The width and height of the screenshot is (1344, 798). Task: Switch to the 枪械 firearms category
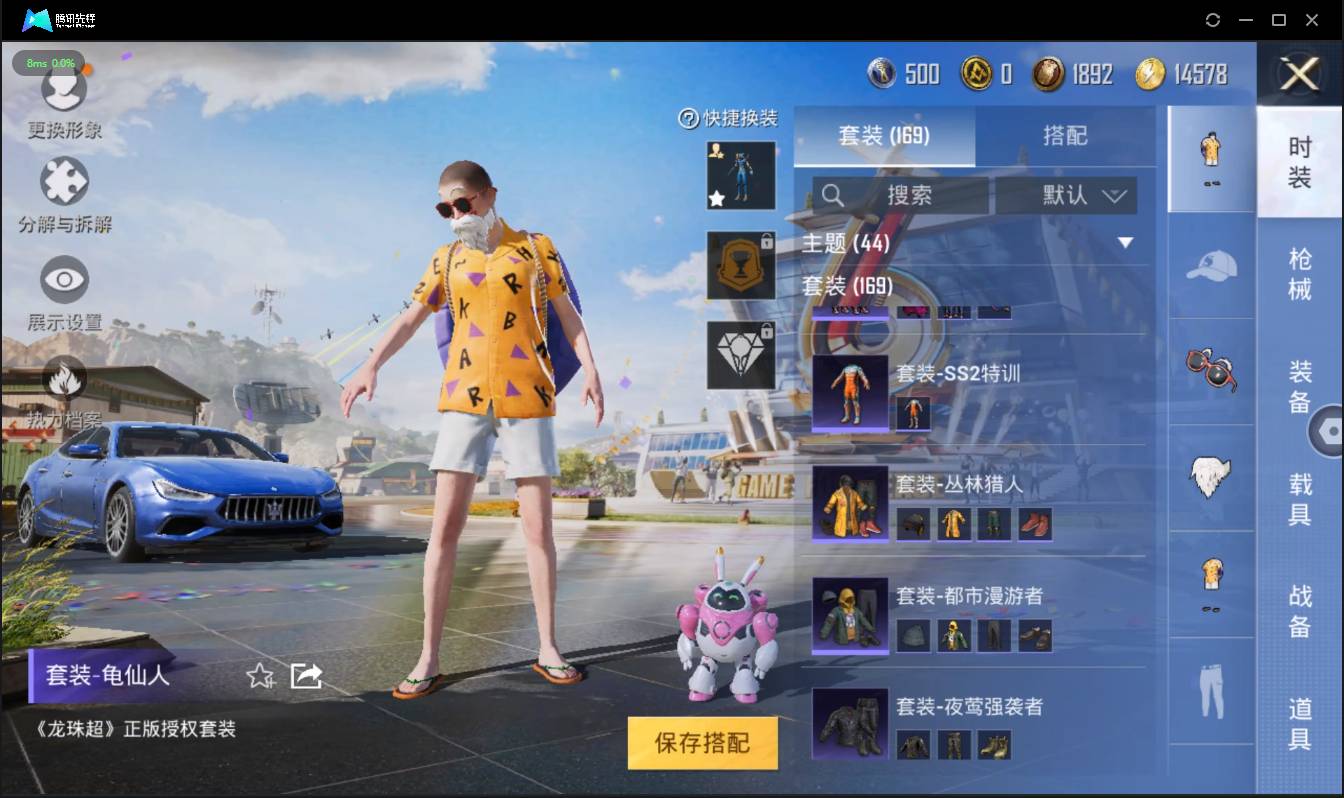click(1299, 273)
